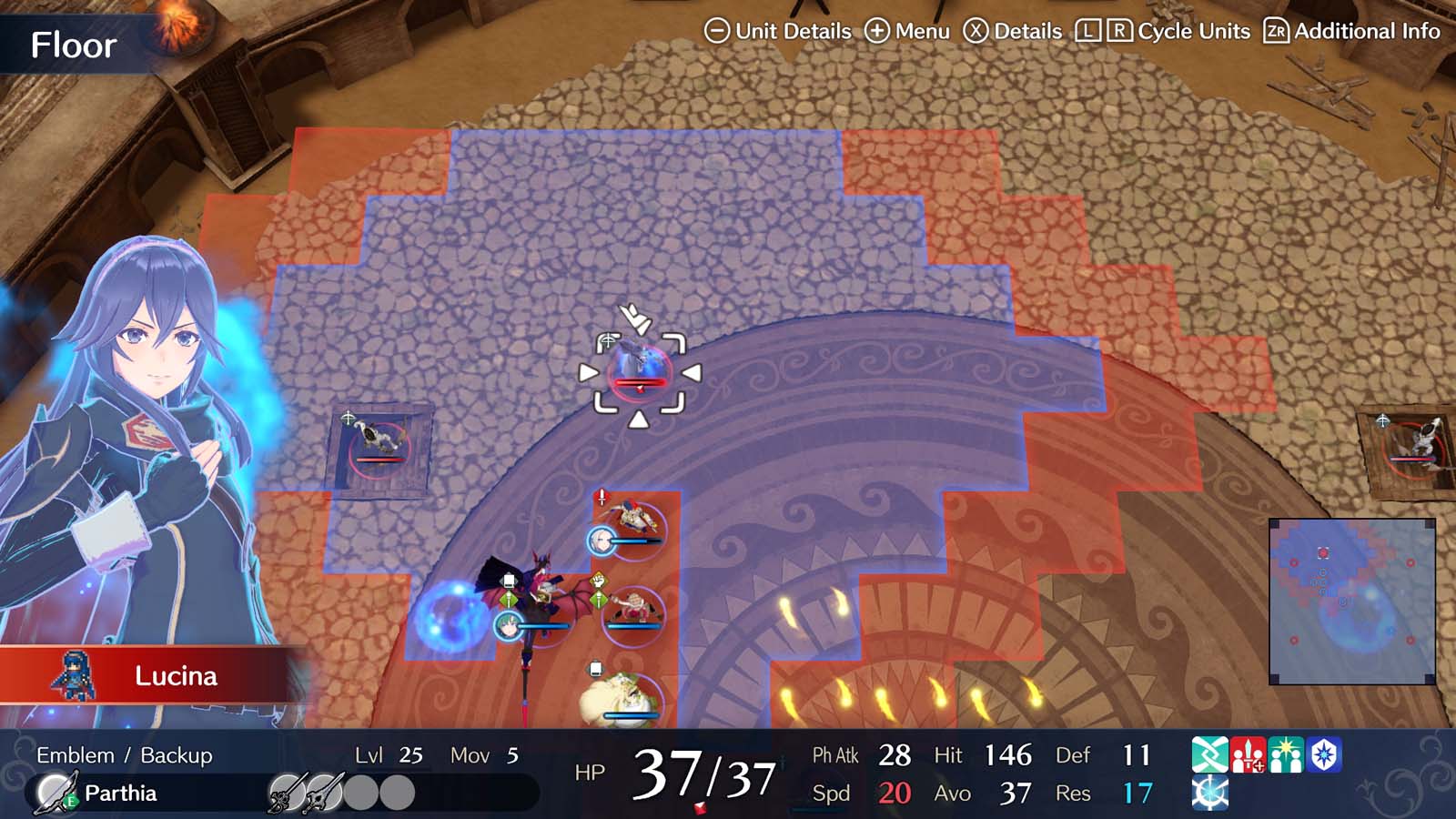
Task: Click the teal interlocking-rings skill icon
Action: click(x=1210, y=753)
